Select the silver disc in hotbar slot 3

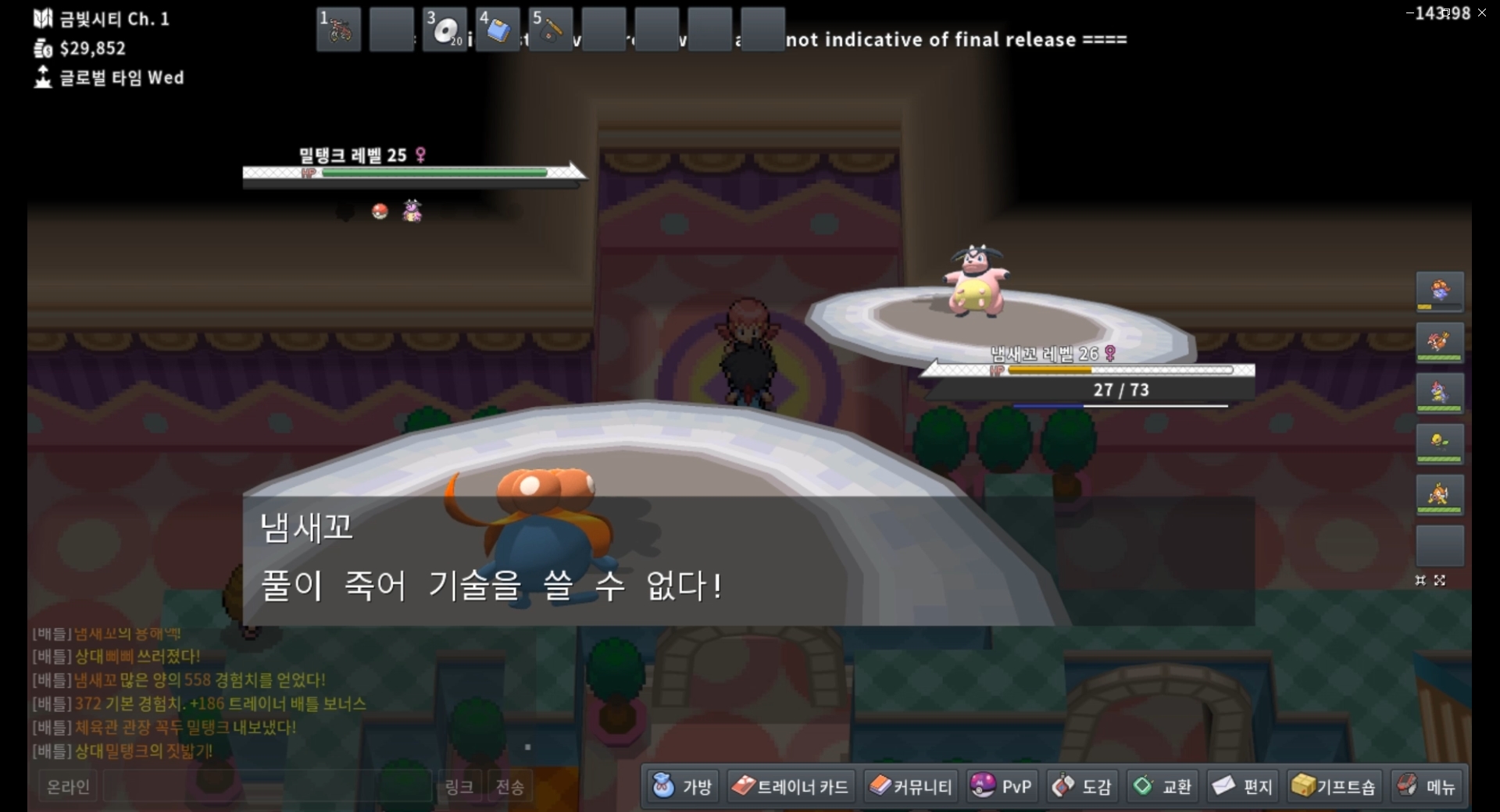(445, 30)
